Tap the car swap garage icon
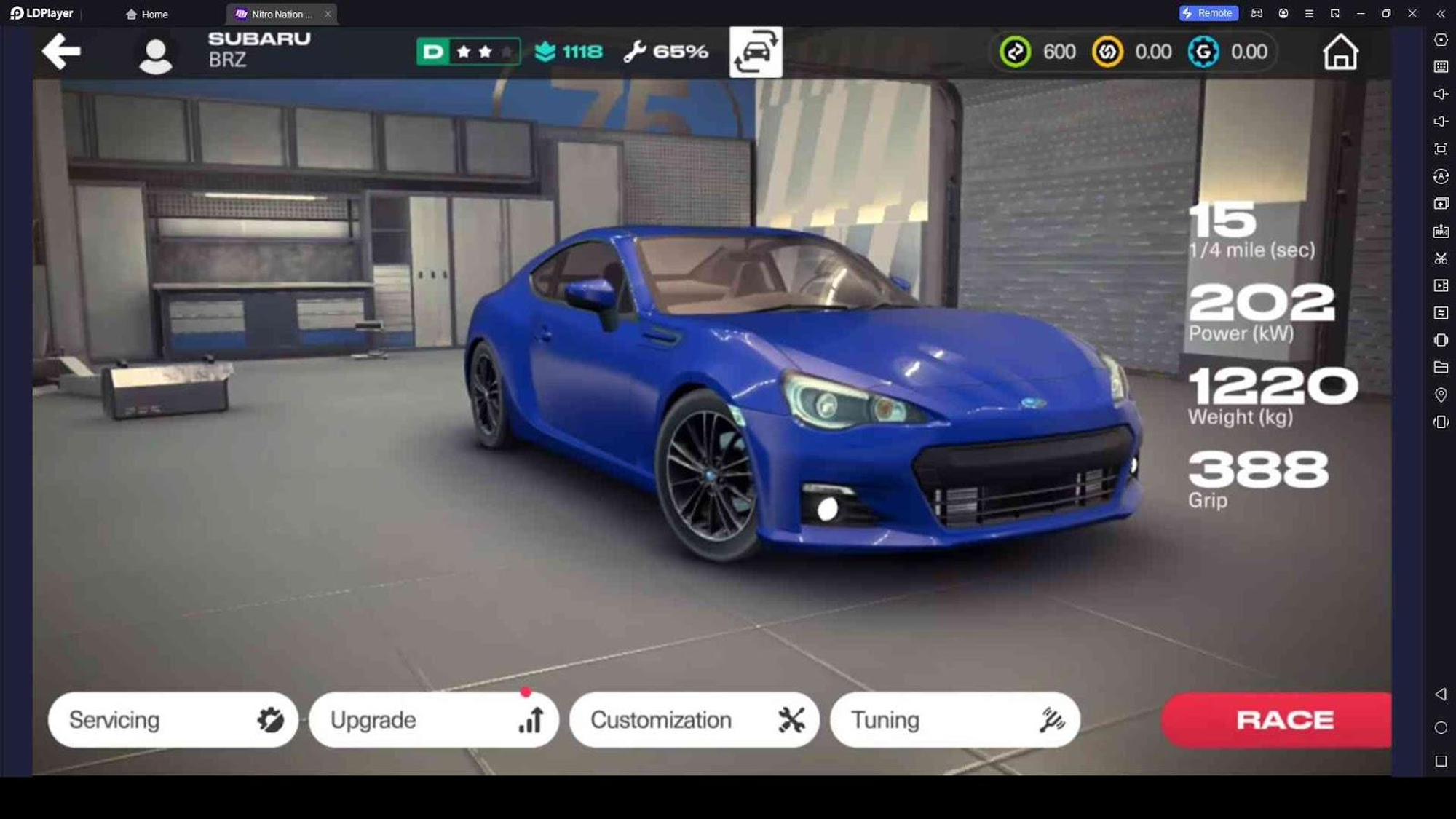1456x819 pixels. click(756, 52)
